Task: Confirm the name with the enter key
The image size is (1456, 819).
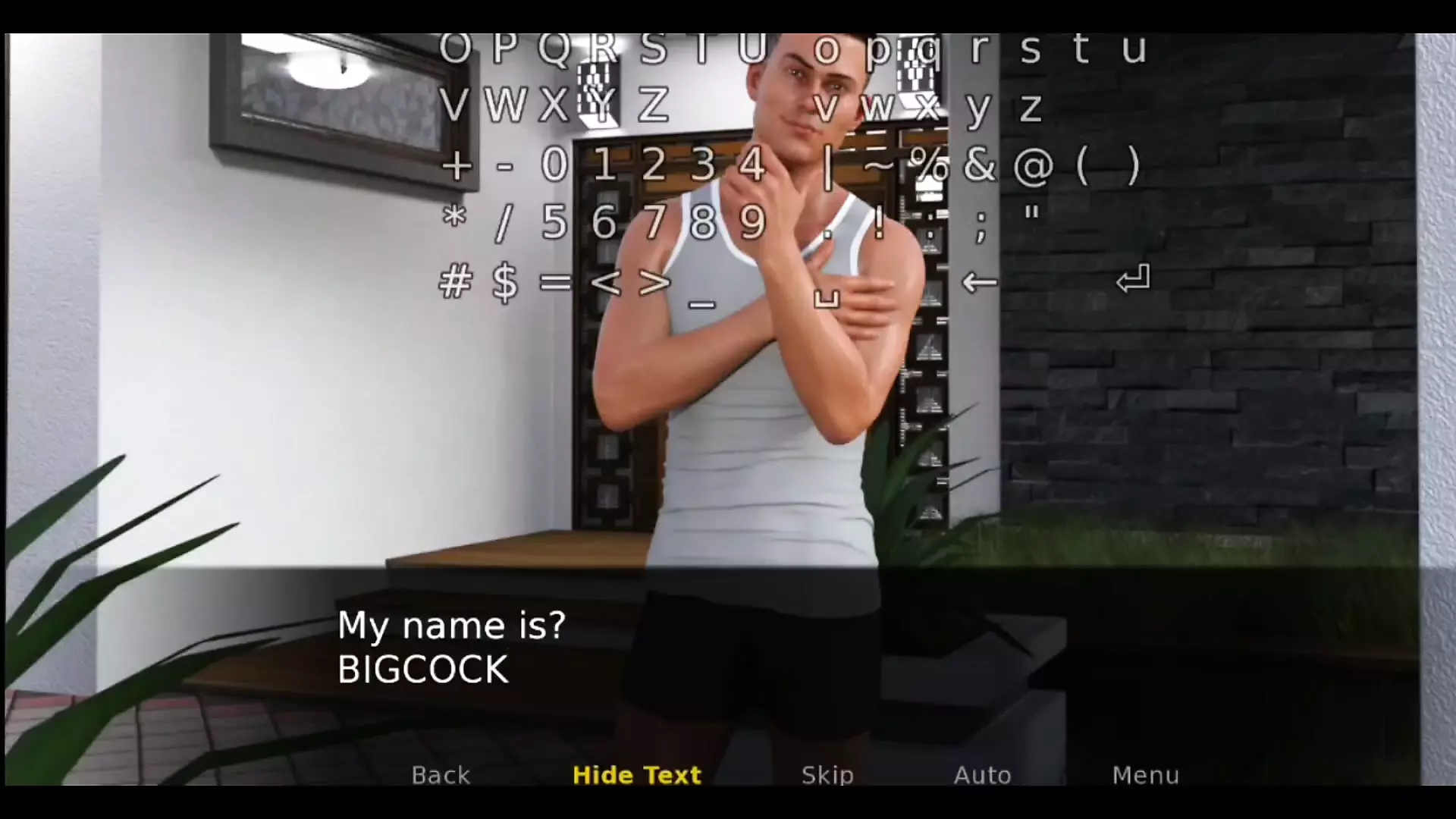Action: [1133, 280]
